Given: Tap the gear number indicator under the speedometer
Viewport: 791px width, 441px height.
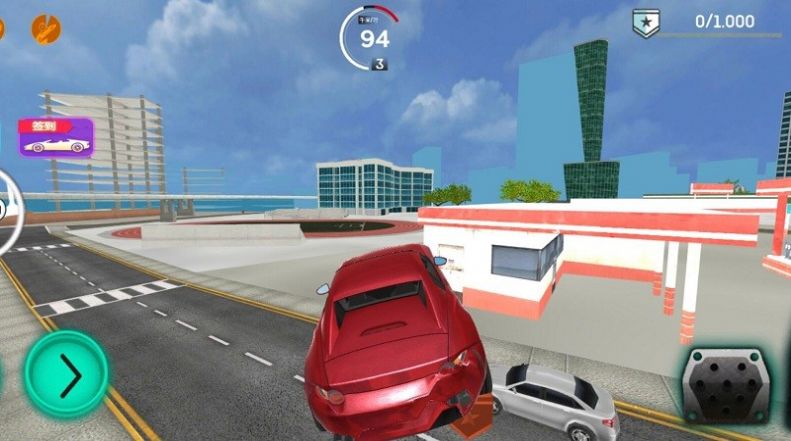Looking at the screenshot, I should tap(380, 65).
